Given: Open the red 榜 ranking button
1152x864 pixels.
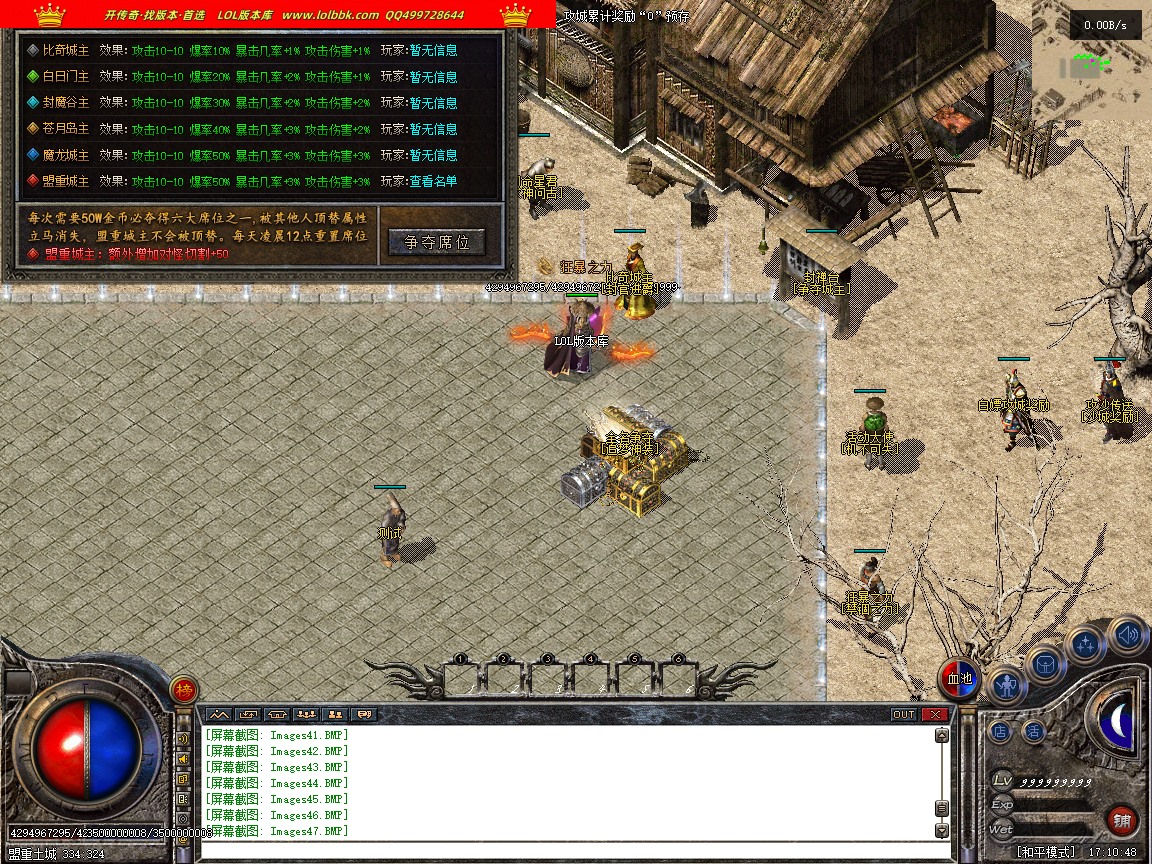Looking at the screenshot, I should [x=184, y=689].
